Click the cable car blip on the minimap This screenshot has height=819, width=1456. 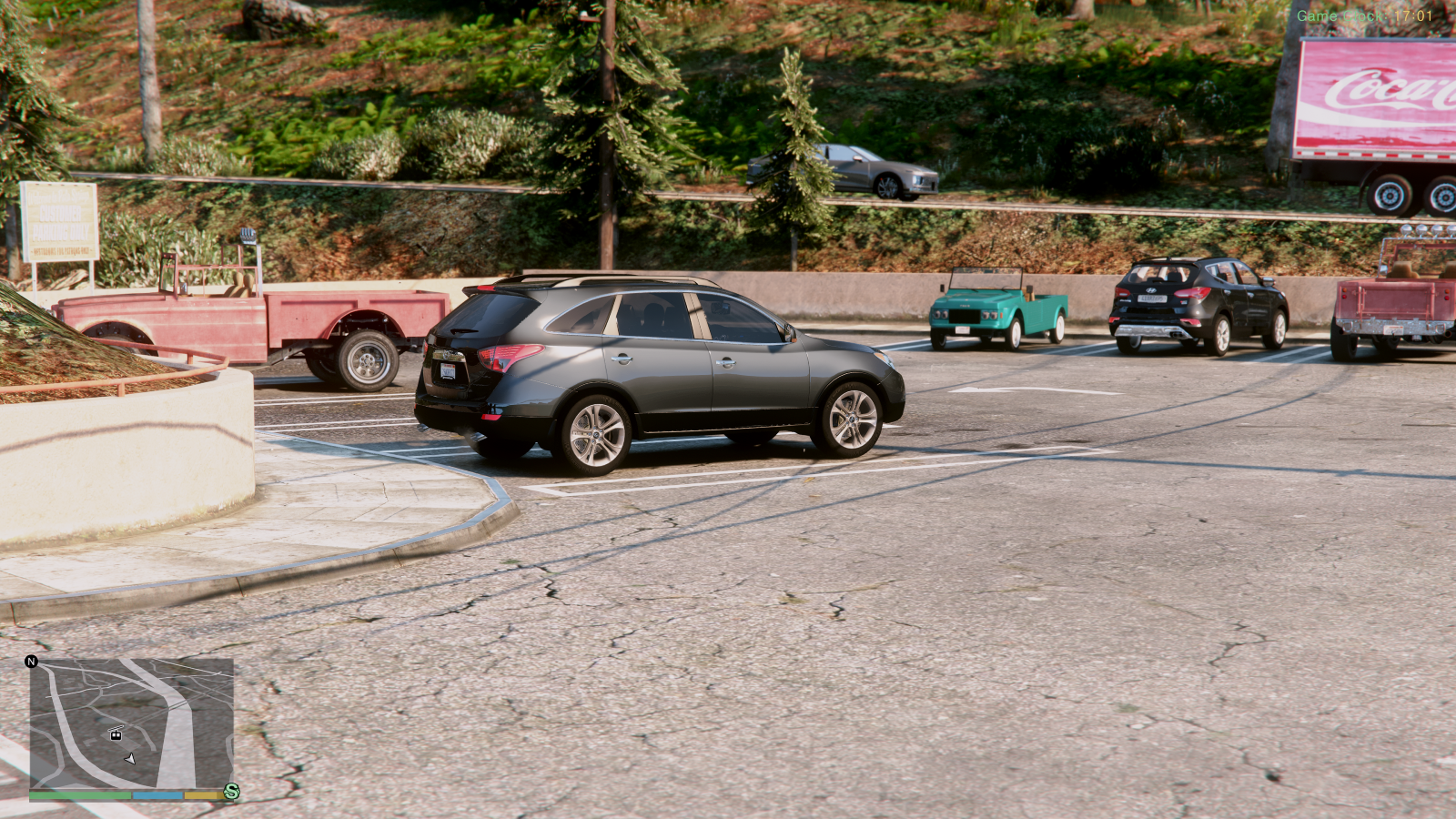pos(116,734)
